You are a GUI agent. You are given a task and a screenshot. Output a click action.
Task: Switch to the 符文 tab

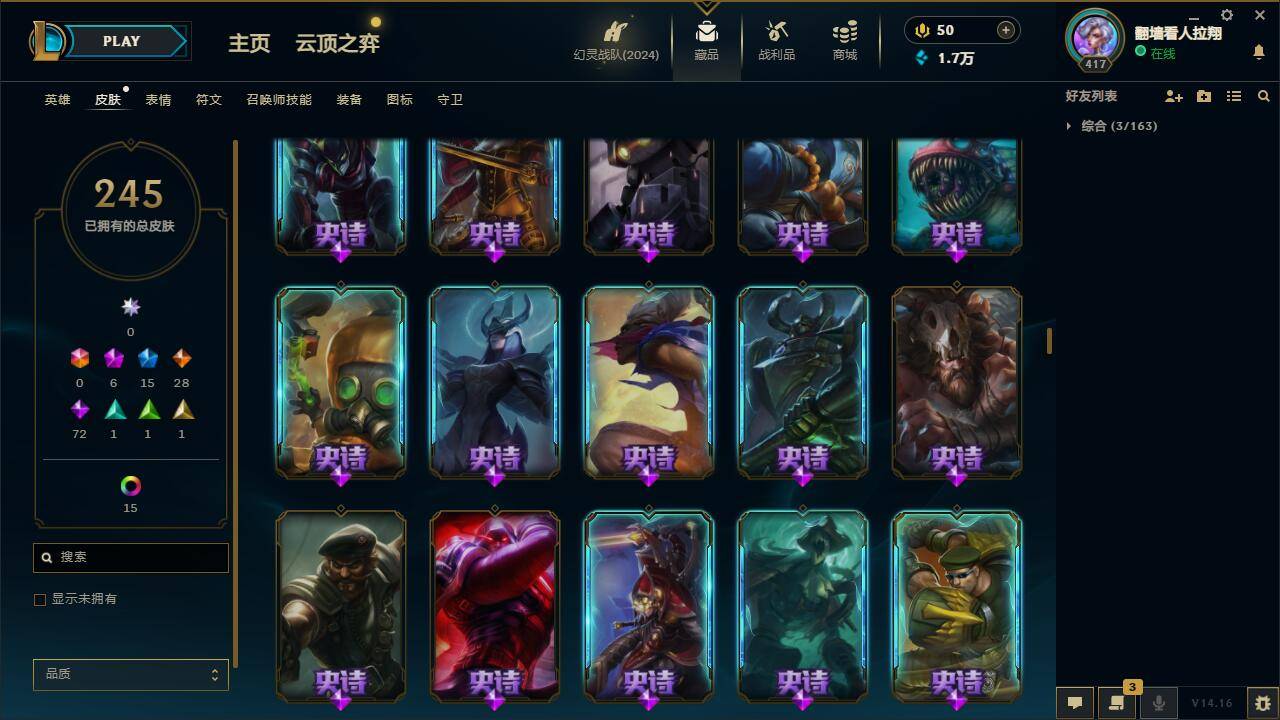point(209,100)
